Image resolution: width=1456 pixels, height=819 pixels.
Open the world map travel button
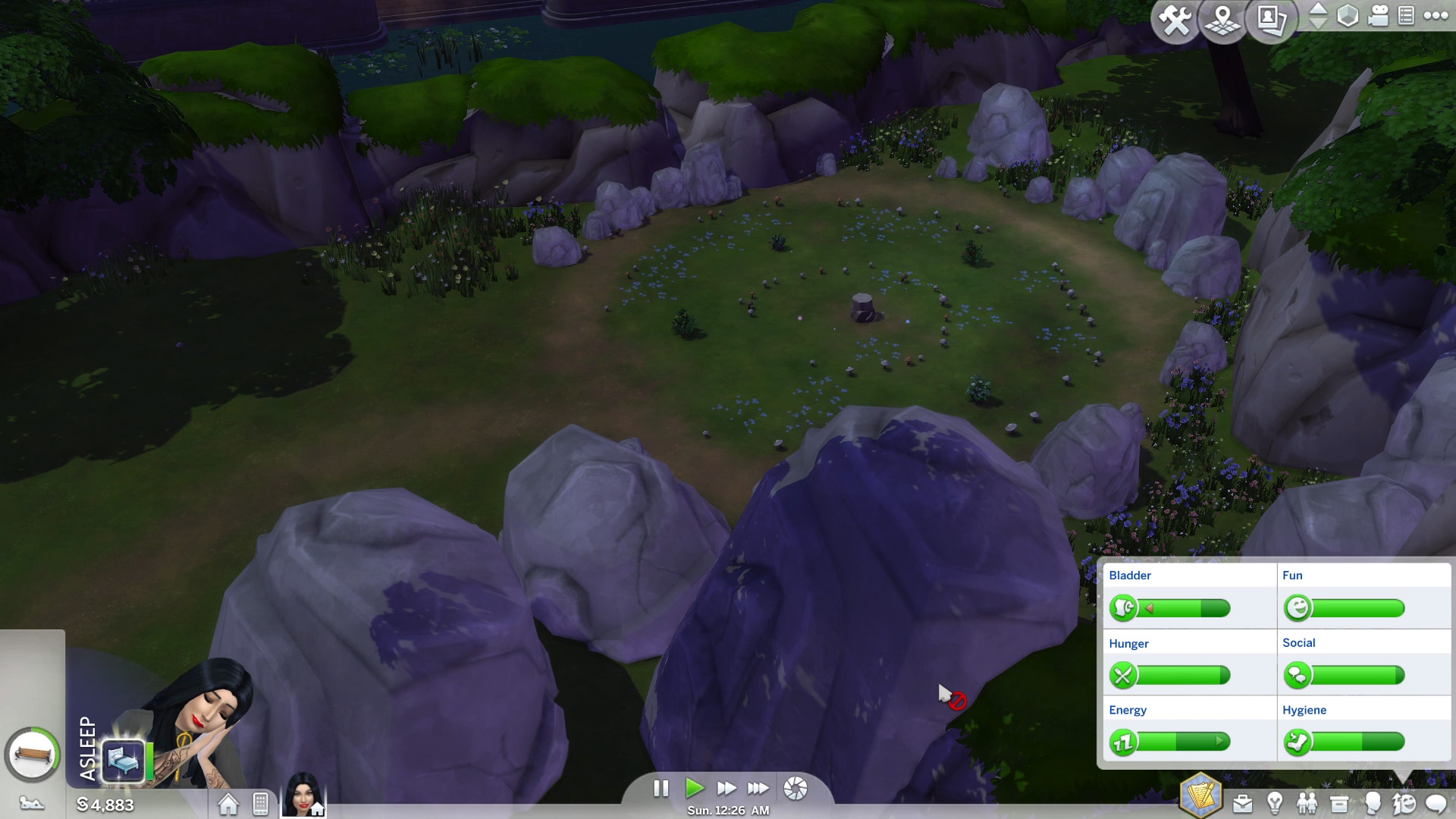click(x=1222, y=20)
